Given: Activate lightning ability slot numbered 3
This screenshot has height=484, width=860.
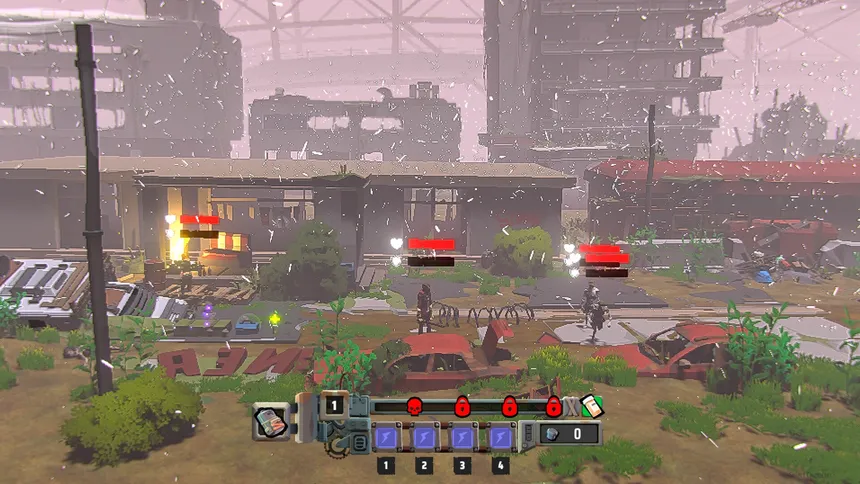Looking at the screenshot, I should (462, 437).
